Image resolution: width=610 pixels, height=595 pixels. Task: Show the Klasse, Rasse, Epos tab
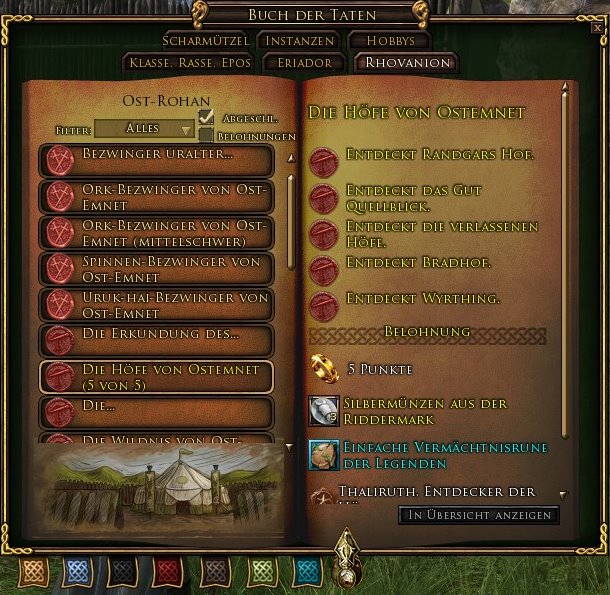(189, 63)
